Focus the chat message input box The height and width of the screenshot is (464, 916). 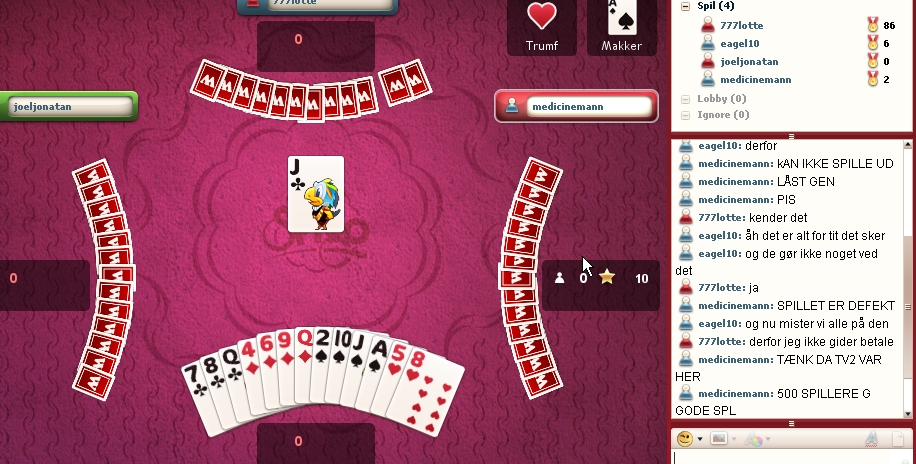tap(790, 458)
